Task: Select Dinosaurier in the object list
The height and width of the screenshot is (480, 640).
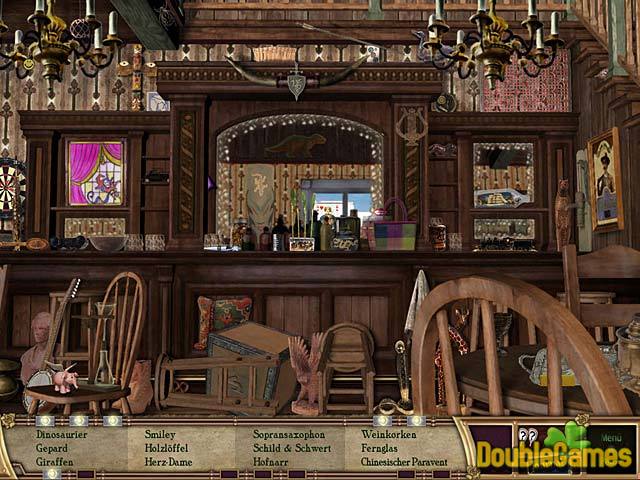Action: tap(63, 435)
